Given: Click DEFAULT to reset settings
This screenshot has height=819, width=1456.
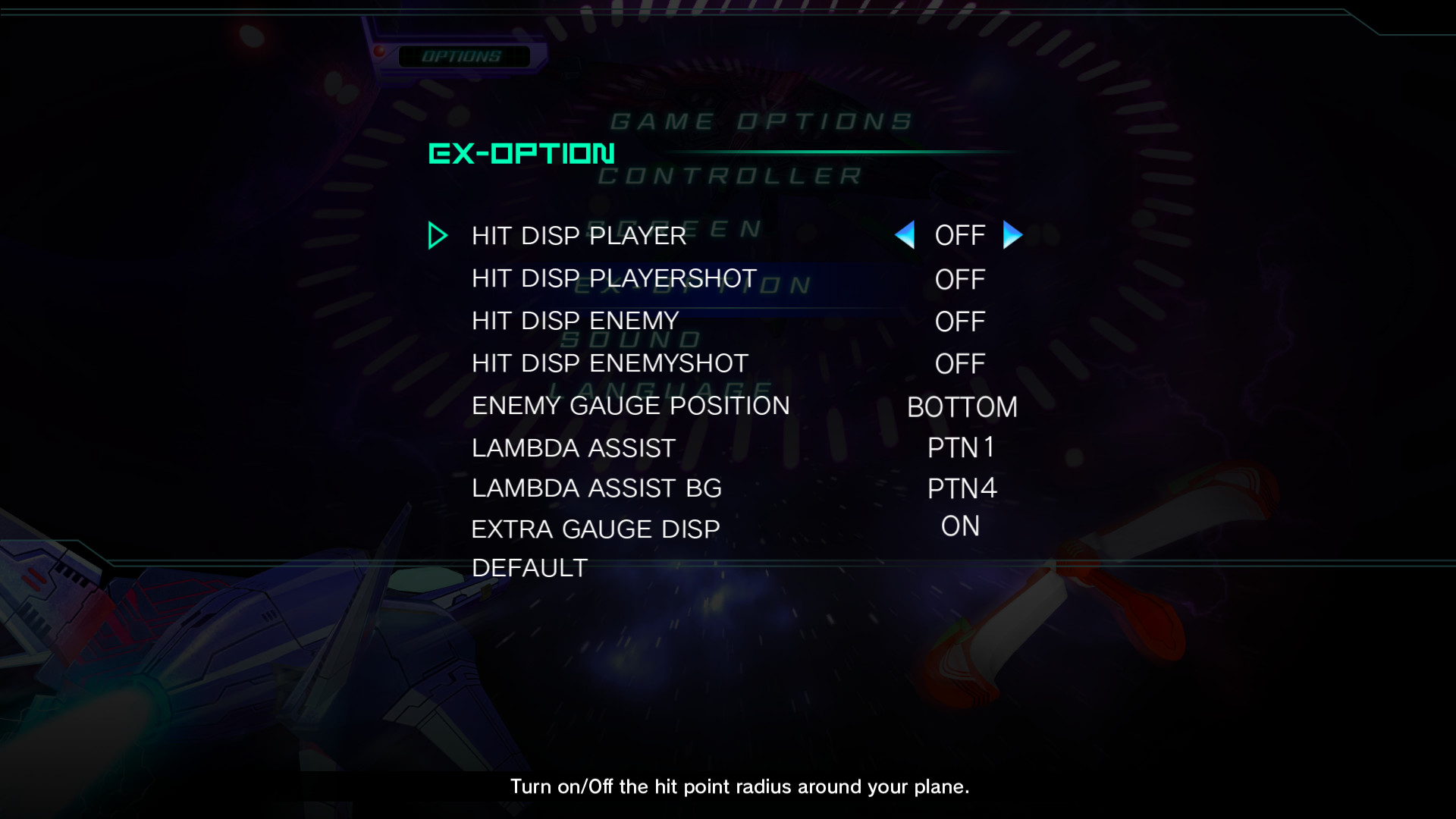Looking at the screenshot, I should [529, 566].
